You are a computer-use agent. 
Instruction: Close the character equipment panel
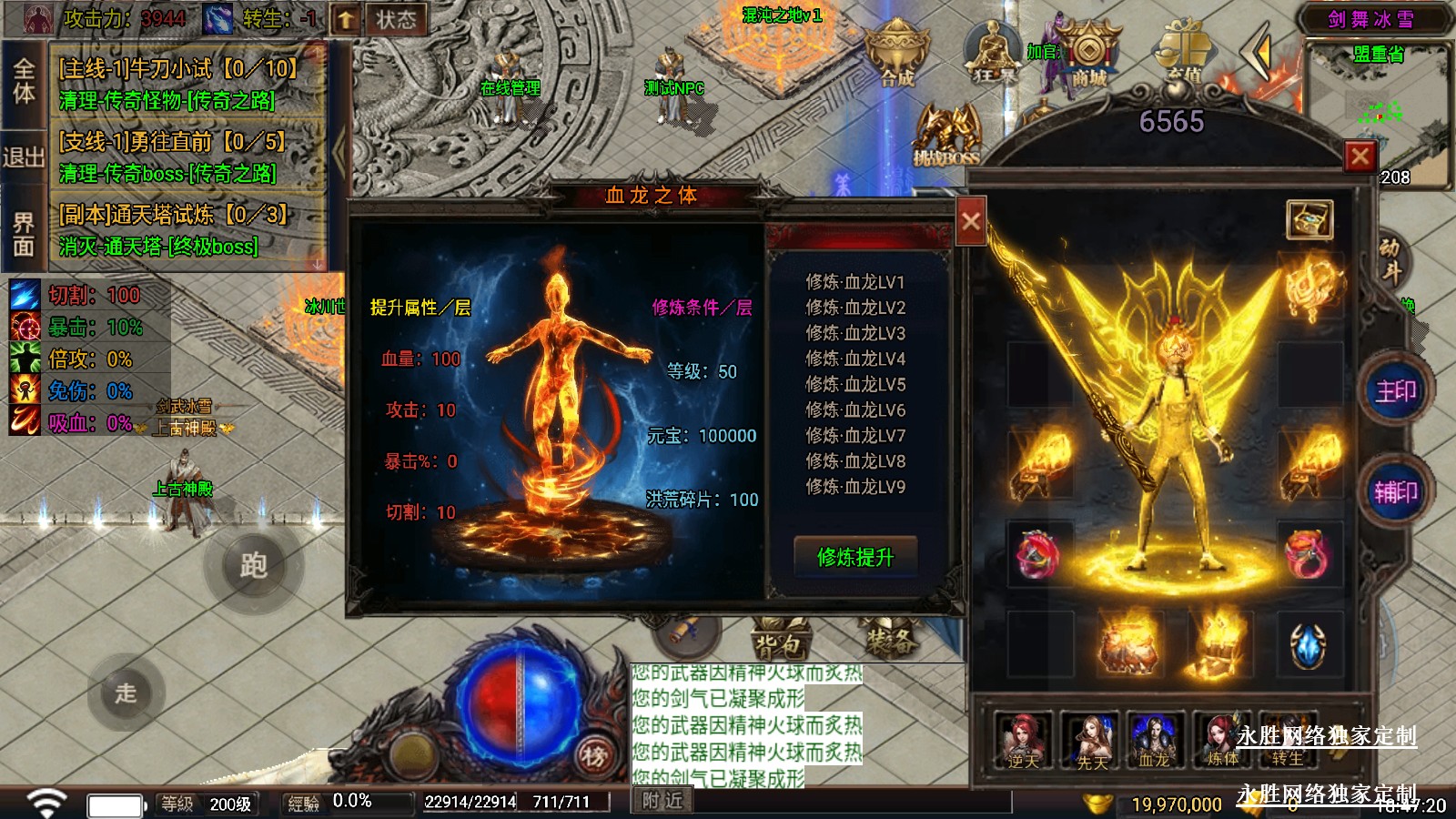click(1360, 157)
